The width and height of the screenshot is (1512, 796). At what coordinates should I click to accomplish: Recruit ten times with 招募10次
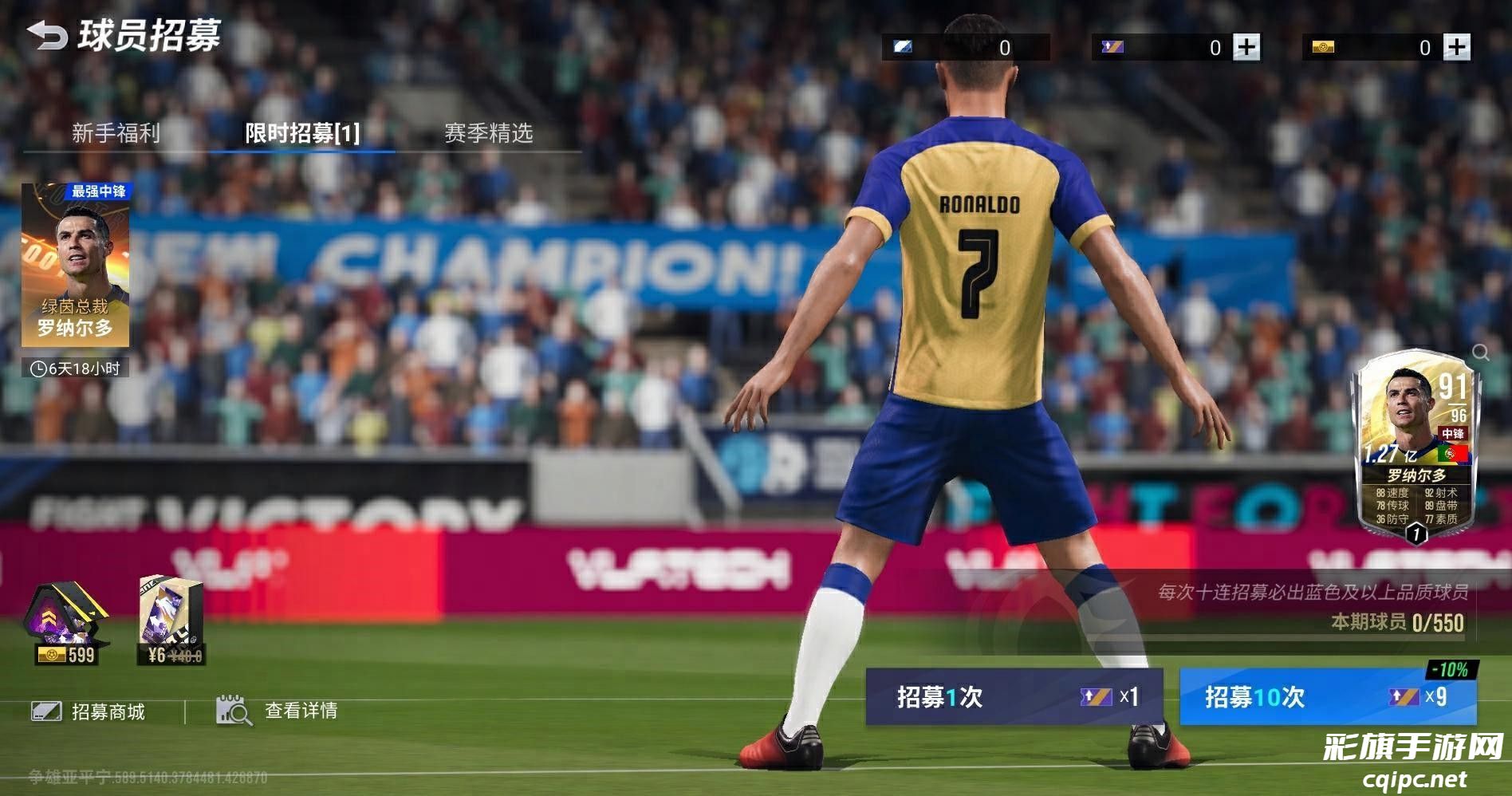[x=1328, y=697]
